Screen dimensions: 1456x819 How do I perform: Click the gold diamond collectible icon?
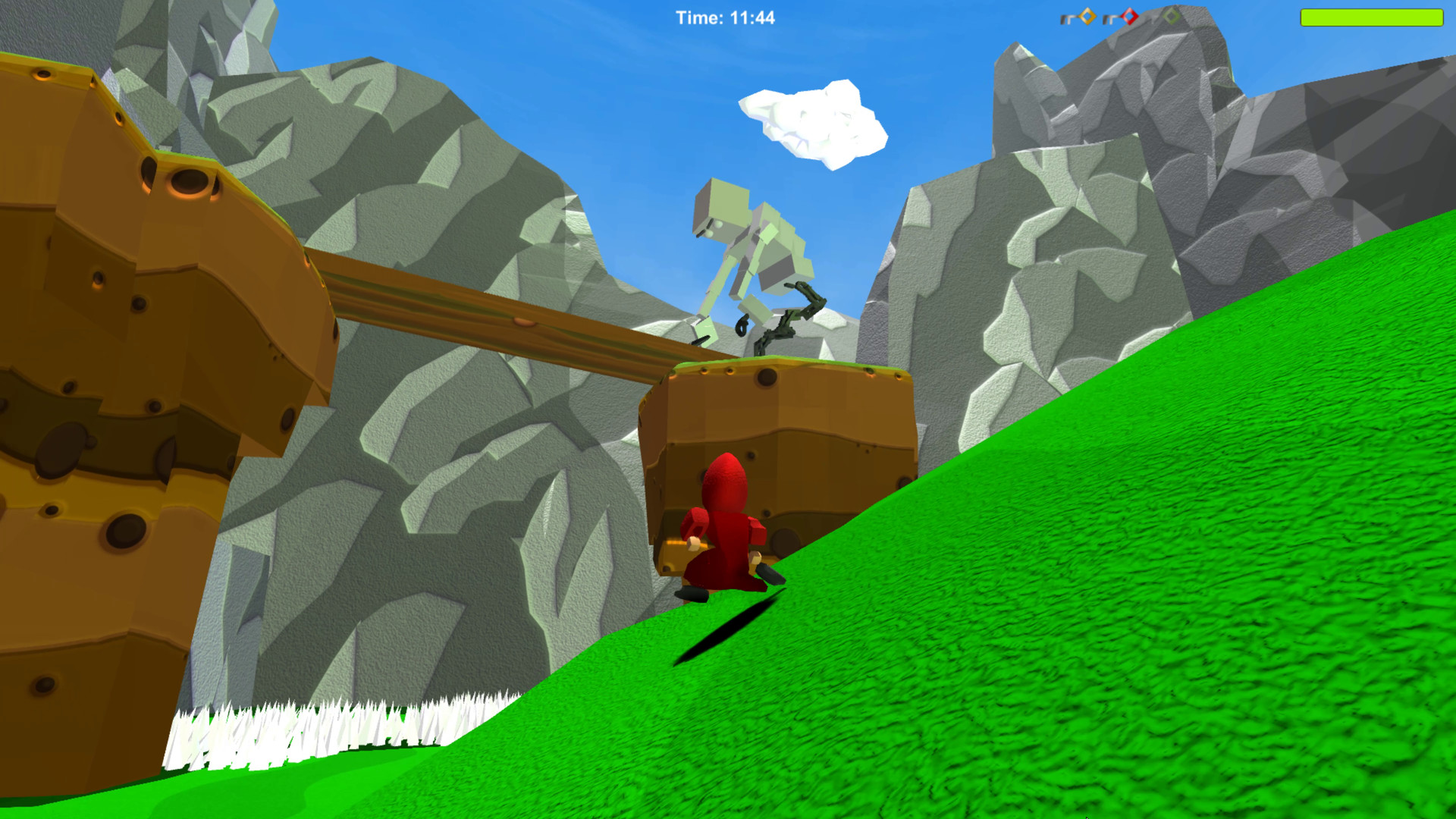[x=1087, y=16]
